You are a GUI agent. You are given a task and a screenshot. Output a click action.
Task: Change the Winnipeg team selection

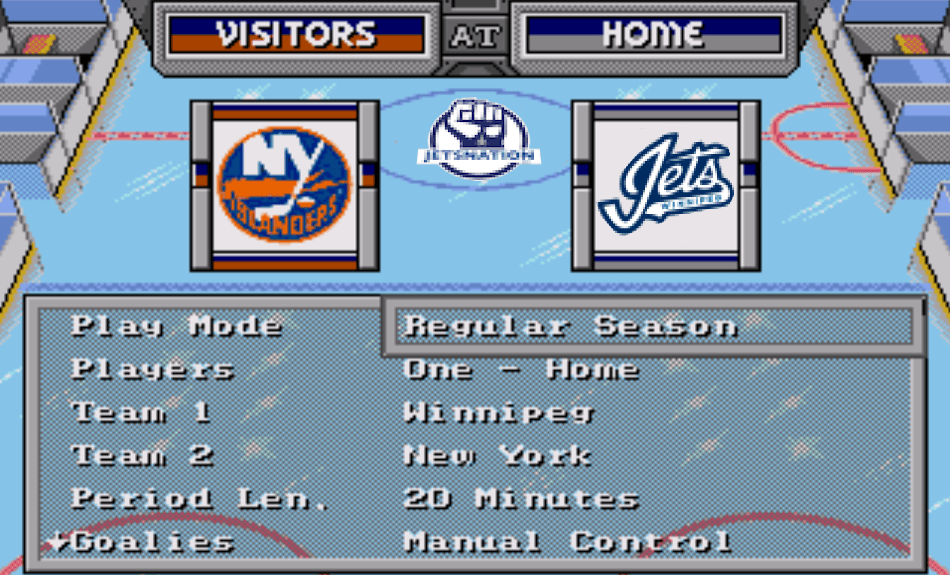499,412
